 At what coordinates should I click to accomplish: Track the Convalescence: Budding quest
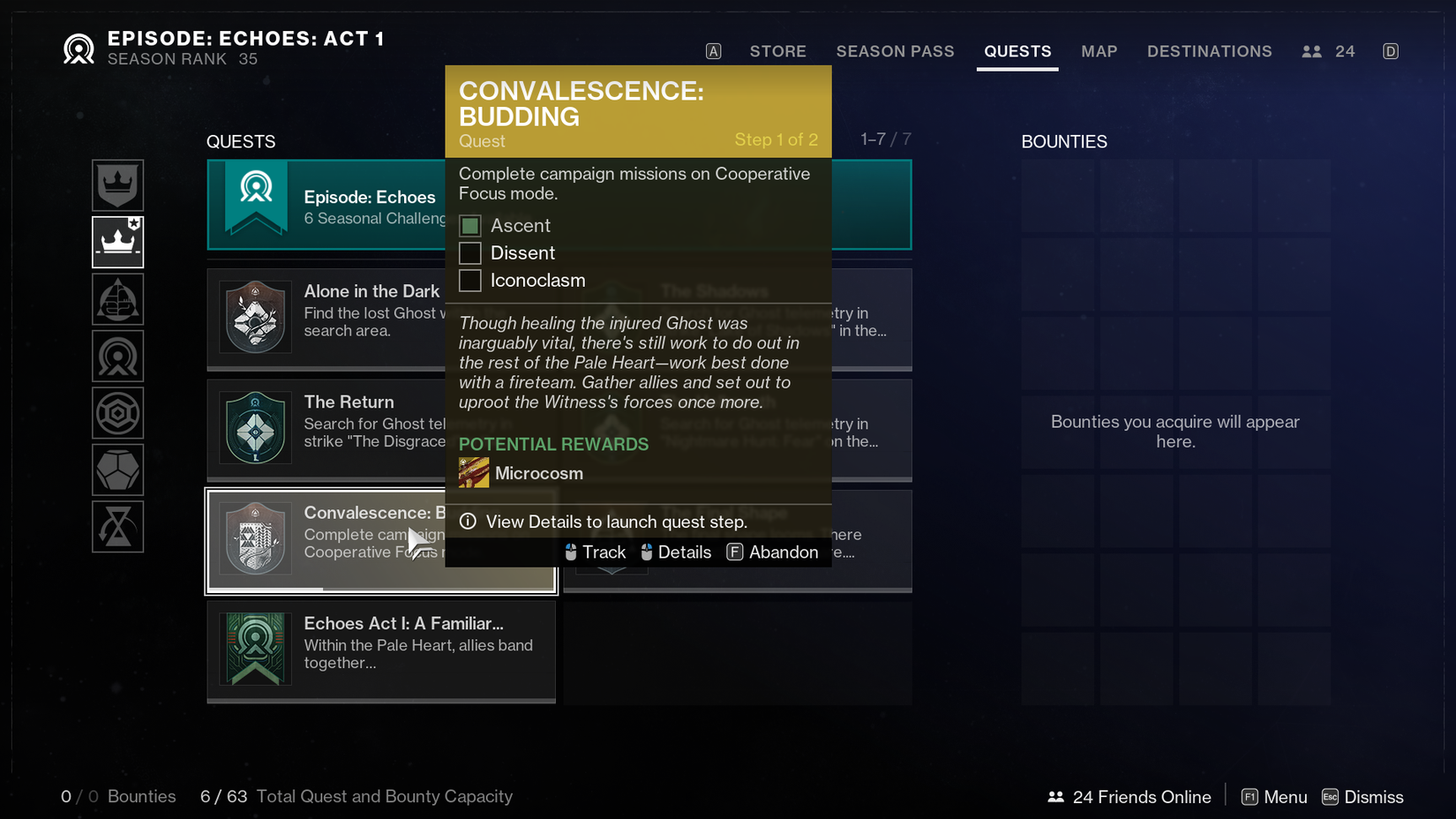[604, 552]
